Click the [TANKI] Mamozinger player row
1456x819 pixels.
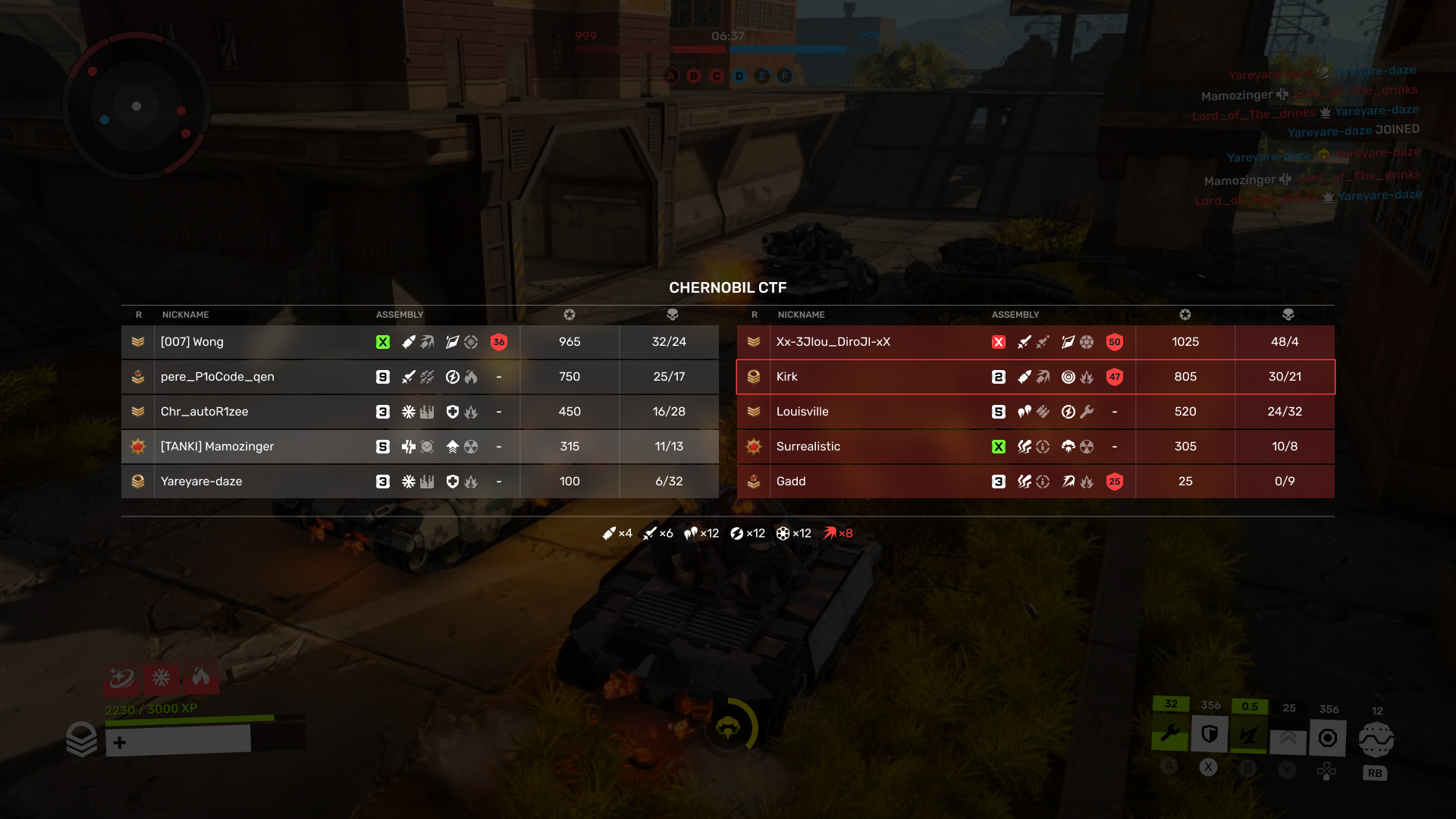click(419, 447)
